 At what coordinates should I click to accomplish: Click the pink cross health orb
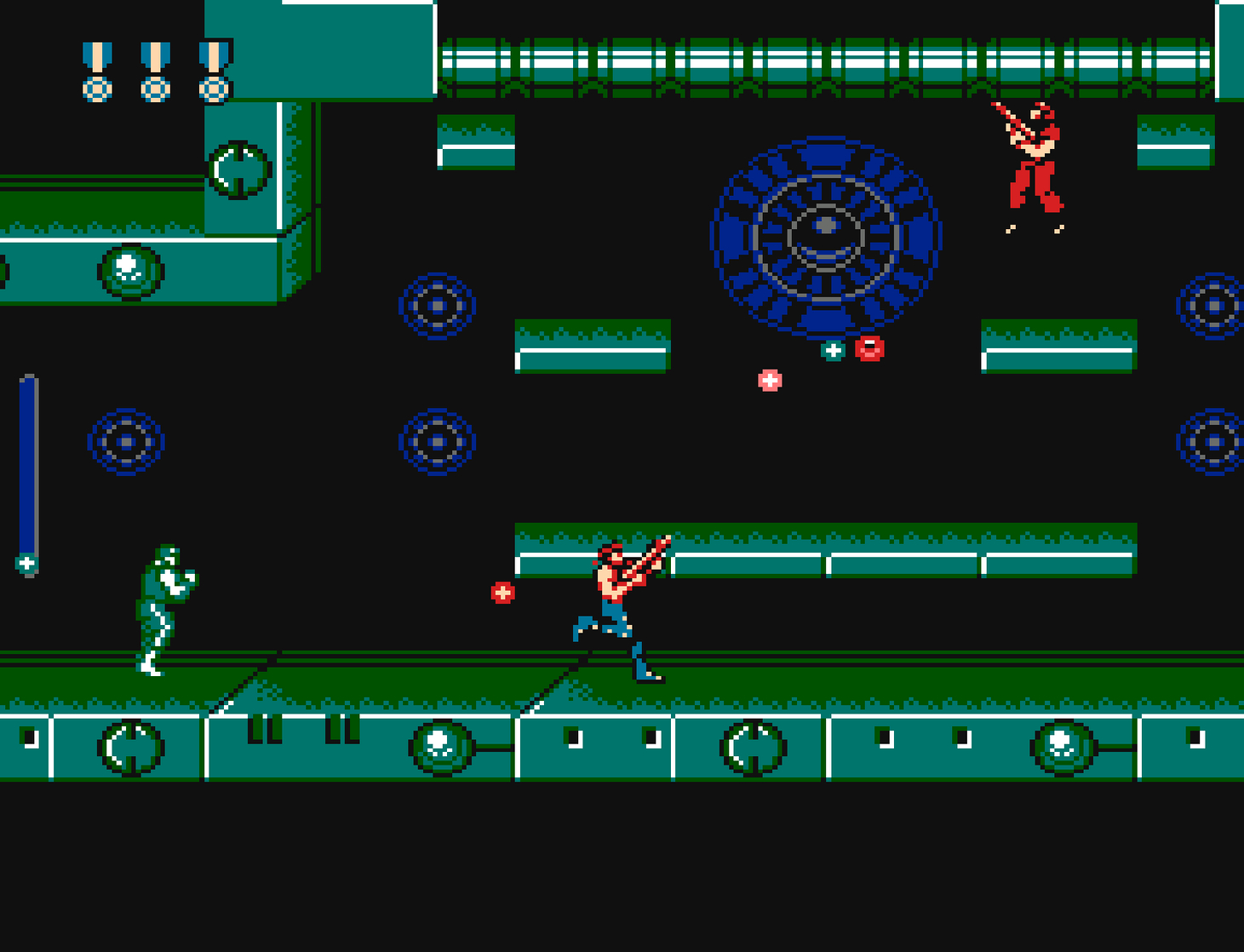click(768, 378)
